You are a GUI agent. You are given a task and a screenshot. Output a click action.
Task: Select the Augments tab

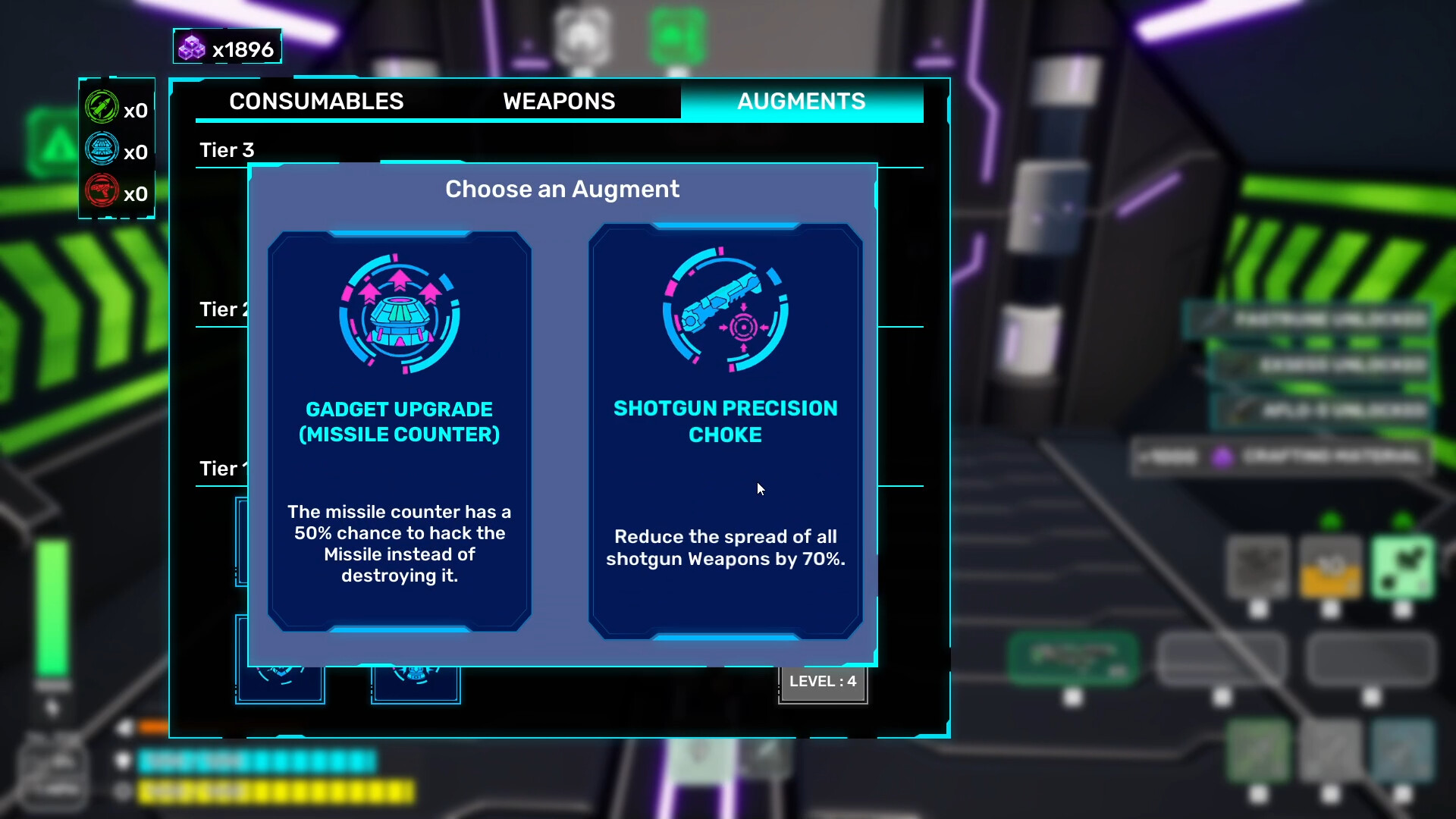click(x=801, y=102)
